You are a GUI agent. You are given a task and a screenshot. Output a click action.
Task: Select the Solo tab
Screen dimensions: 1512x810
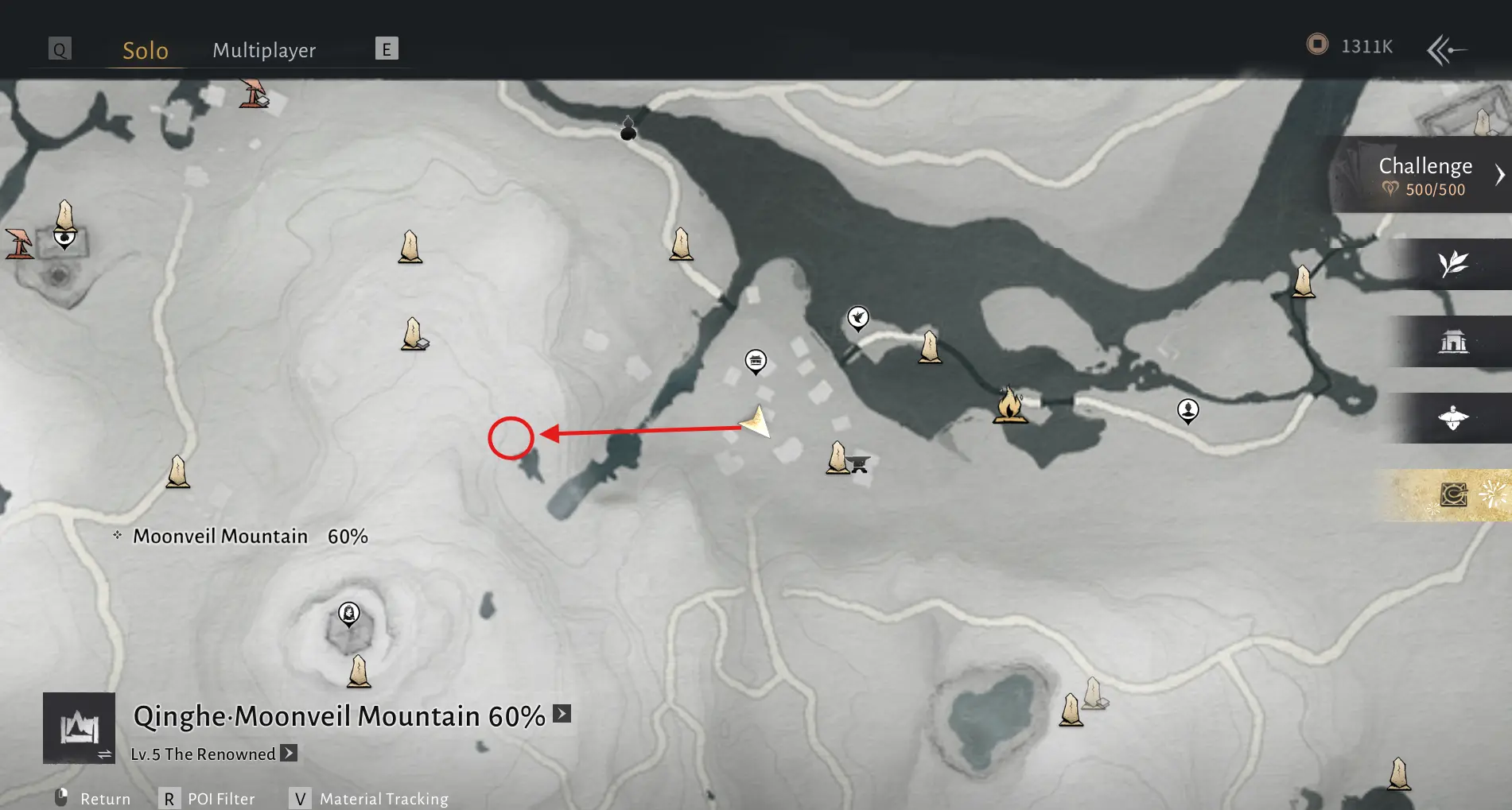coord(146,50)
